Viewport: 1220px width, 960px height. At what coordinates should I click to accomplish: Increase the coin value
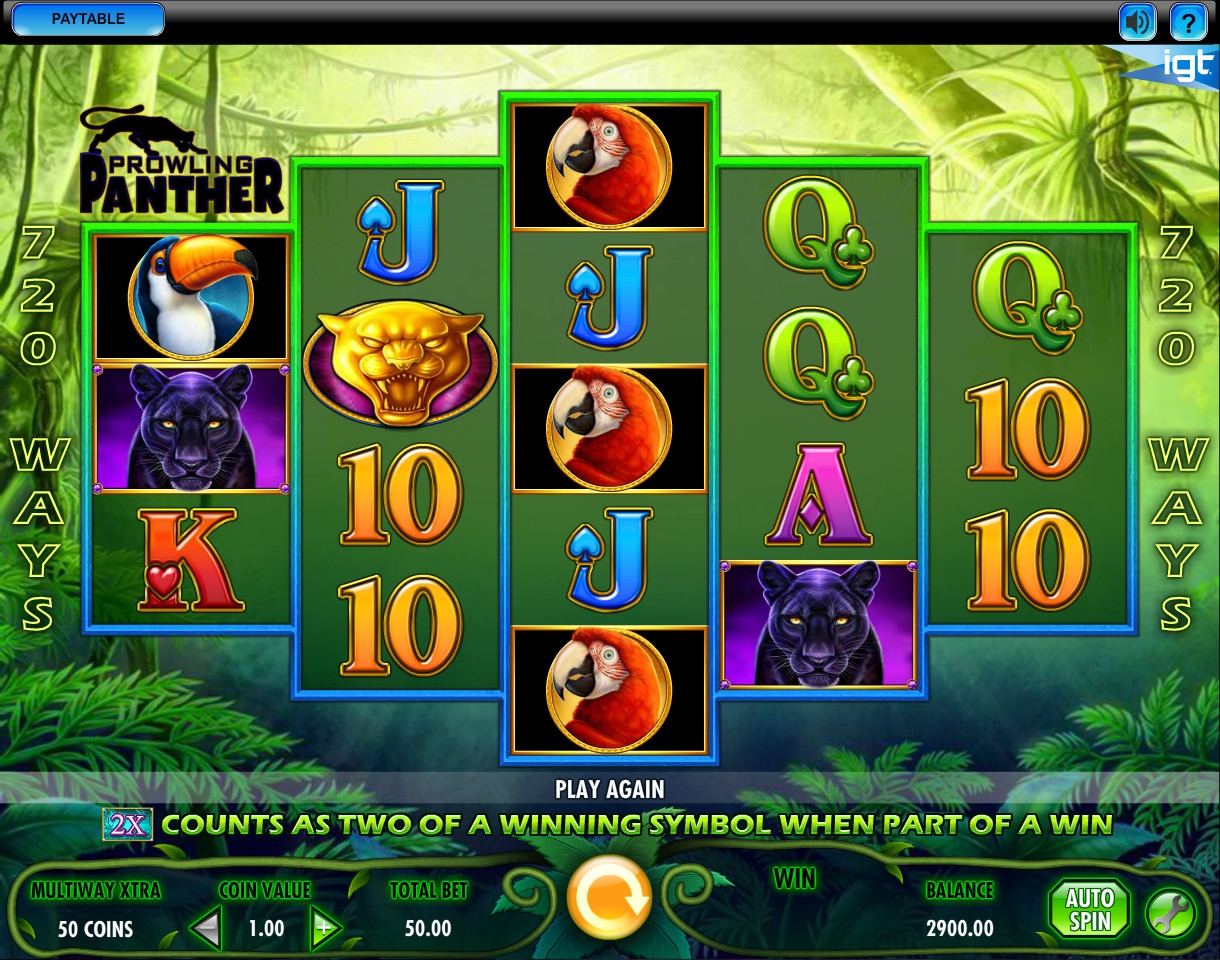[x=325, y=929]
